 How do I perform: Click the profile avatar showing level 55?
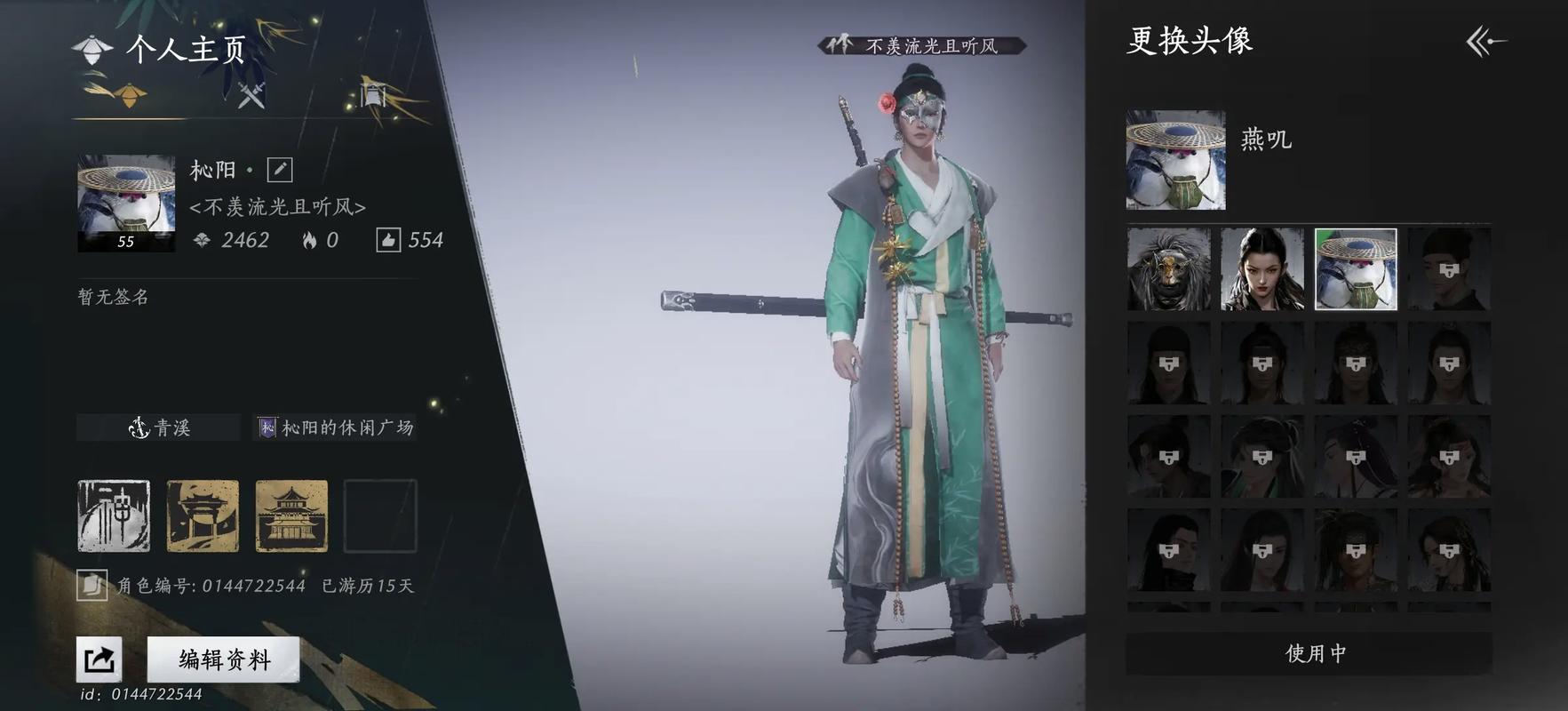(x=126, y=203)
